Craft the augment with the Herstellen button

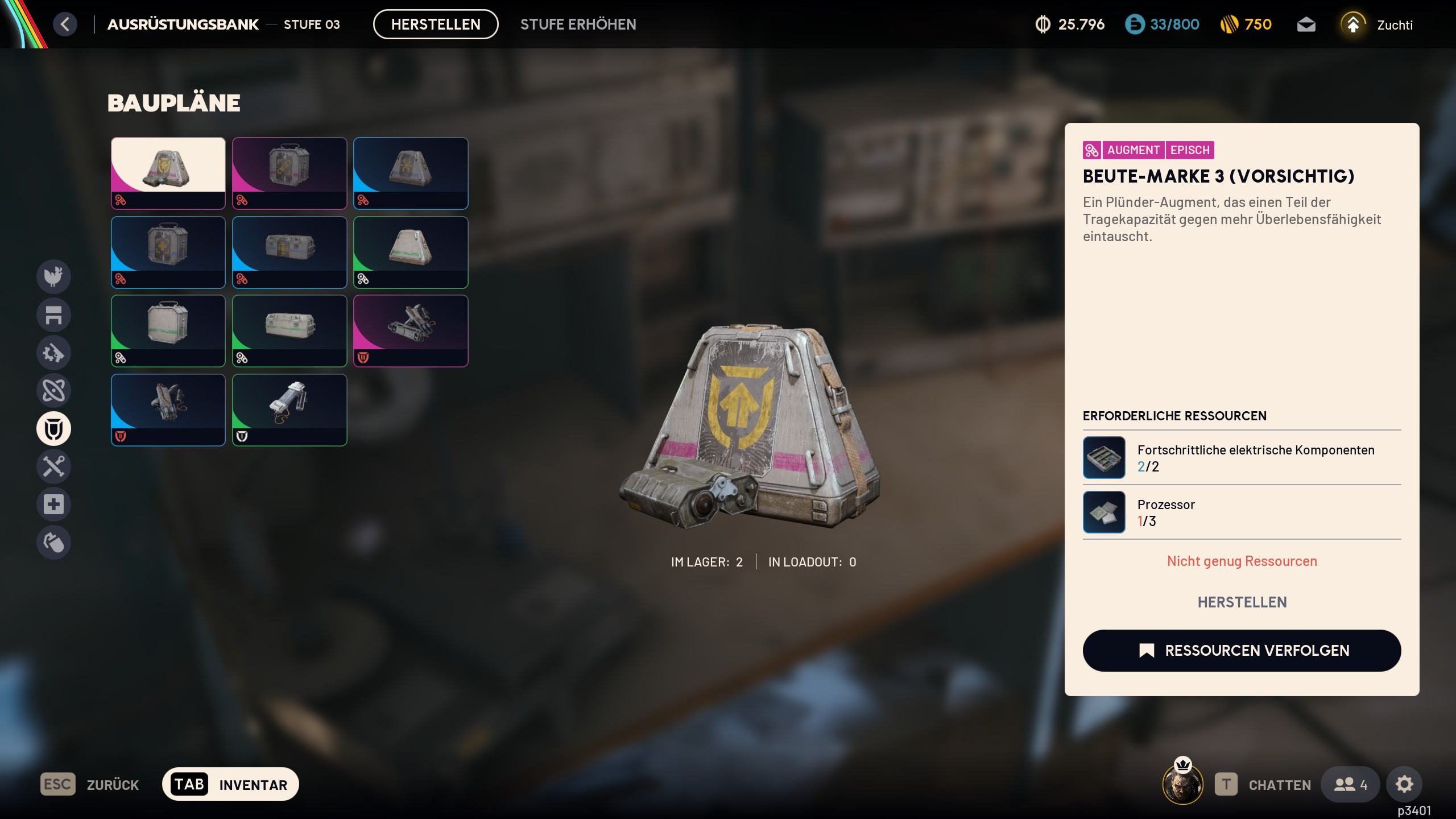click(x=1242, y=602)
